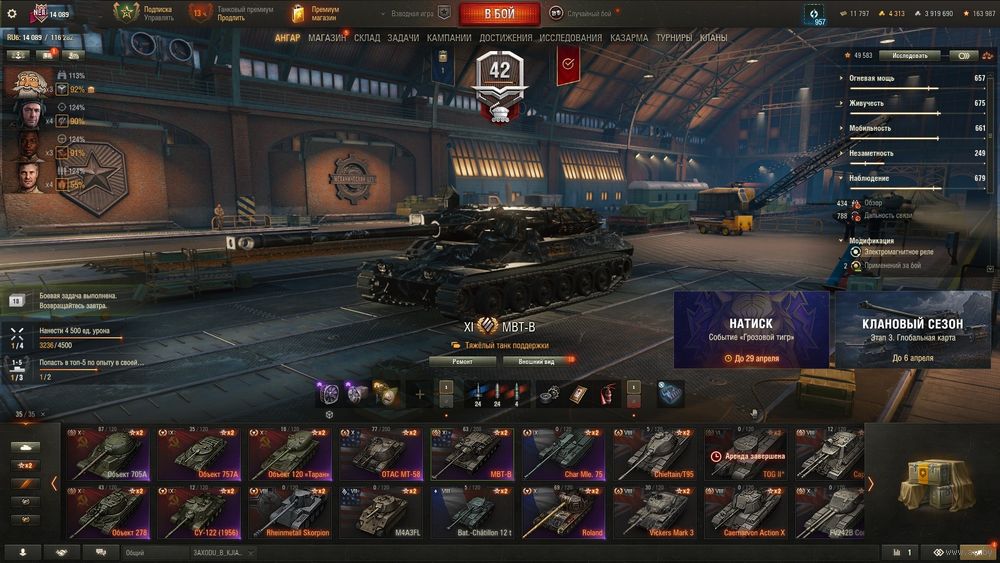The width and height of the screenshot is (1000, 563).
Task: Open the НАТИСК event banner
Action: click(x=751, y=330)
